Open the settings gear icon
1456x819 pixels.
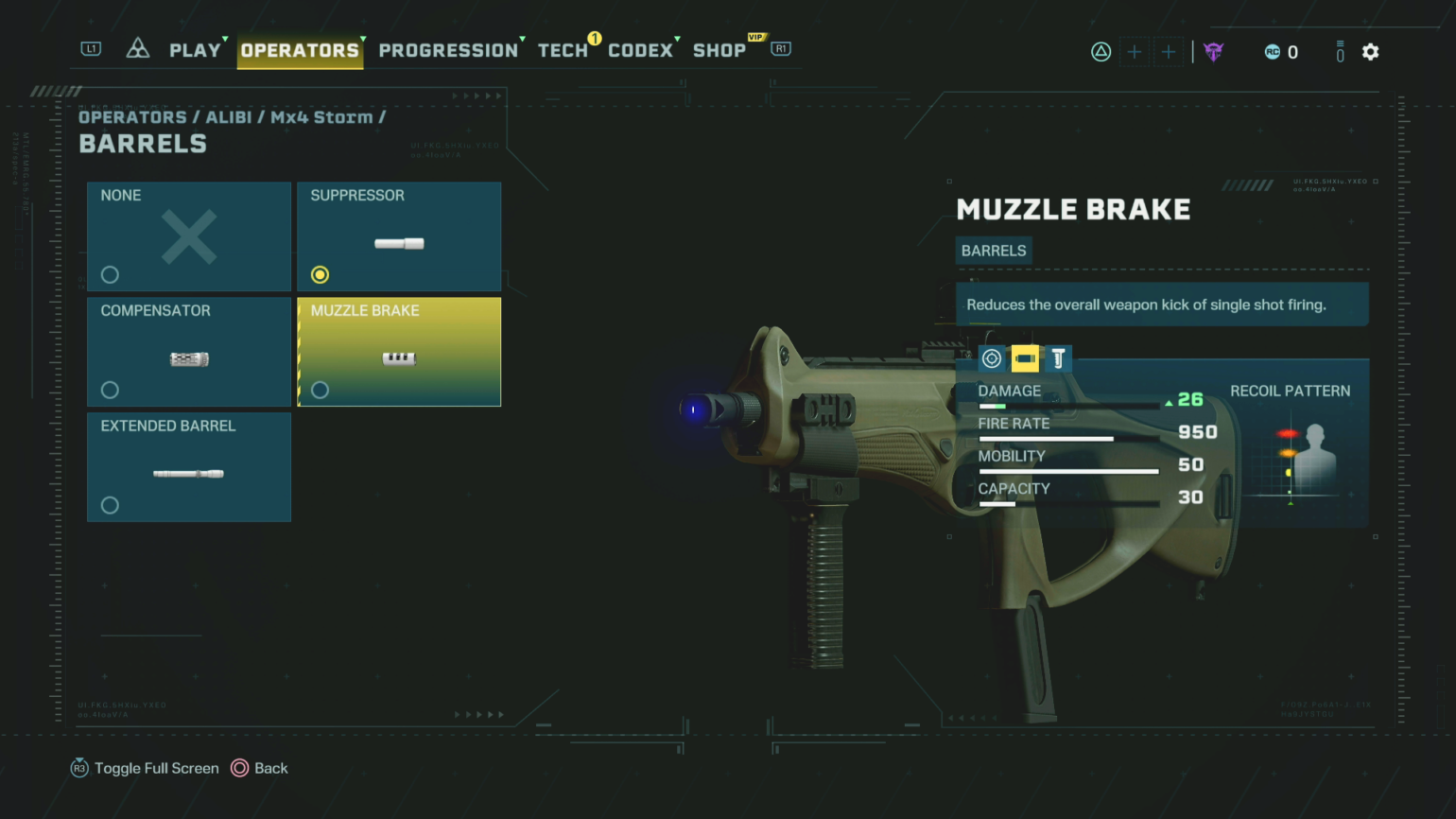pyautogui.click(x=1370, y=52)
